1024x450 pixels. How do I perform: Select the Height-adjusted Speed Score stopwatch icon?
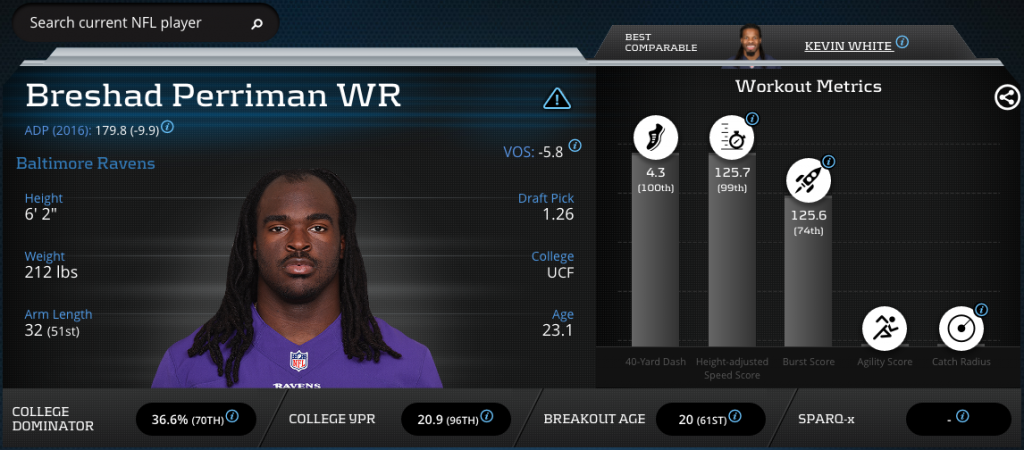point(732,139)
